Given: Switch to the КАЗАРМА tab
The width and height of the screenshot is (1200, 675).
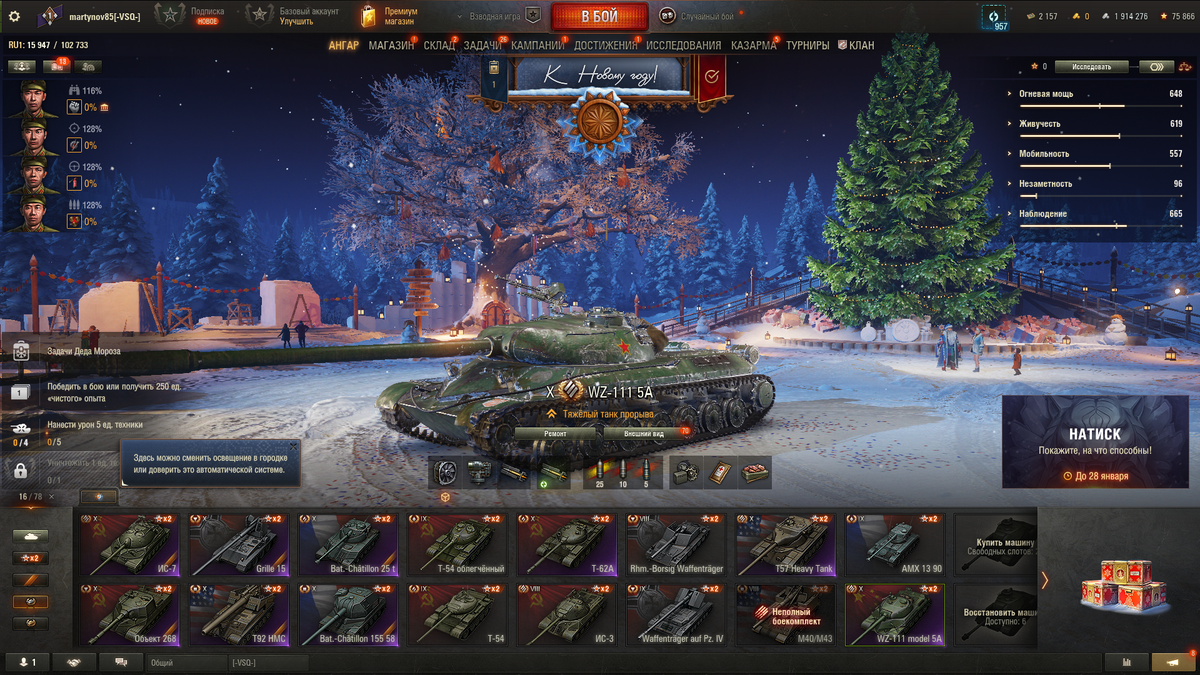Looking at the screenshot, I should (x=755, y=46).
